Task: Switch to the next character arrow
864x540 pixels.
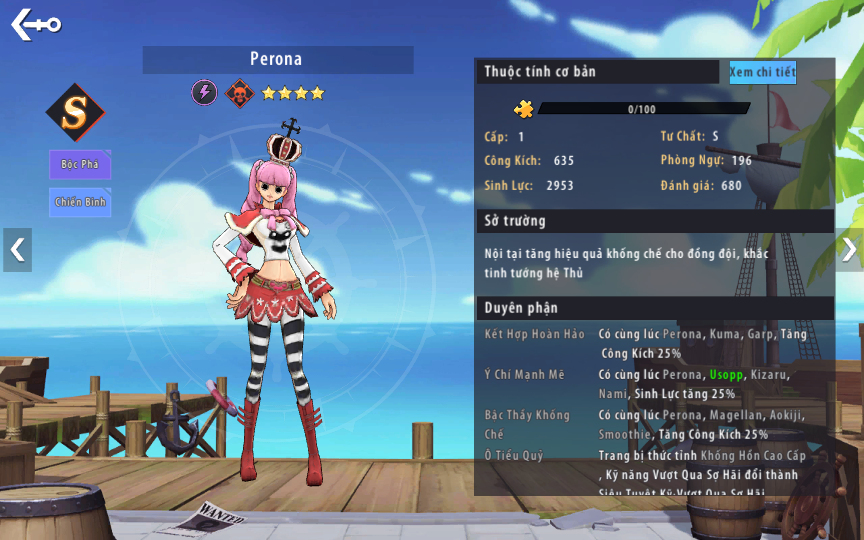Action: pos(848,249)
